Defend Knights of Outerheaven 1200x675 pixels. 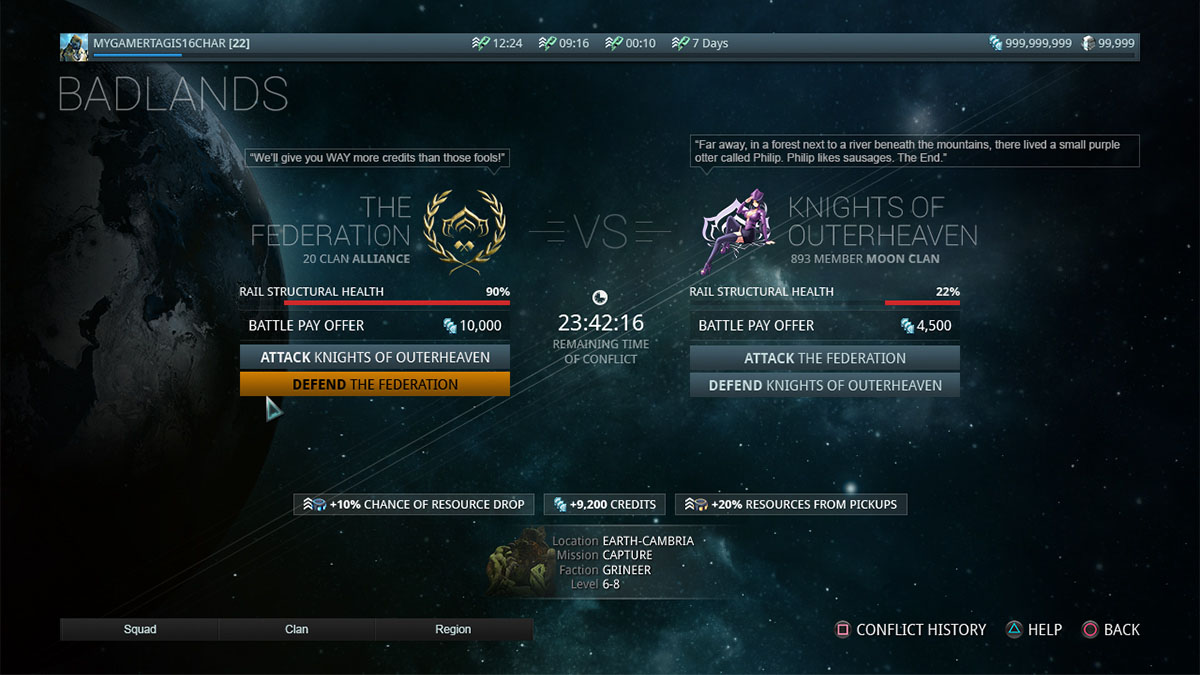pyautogui.click(x=824, y=385)
